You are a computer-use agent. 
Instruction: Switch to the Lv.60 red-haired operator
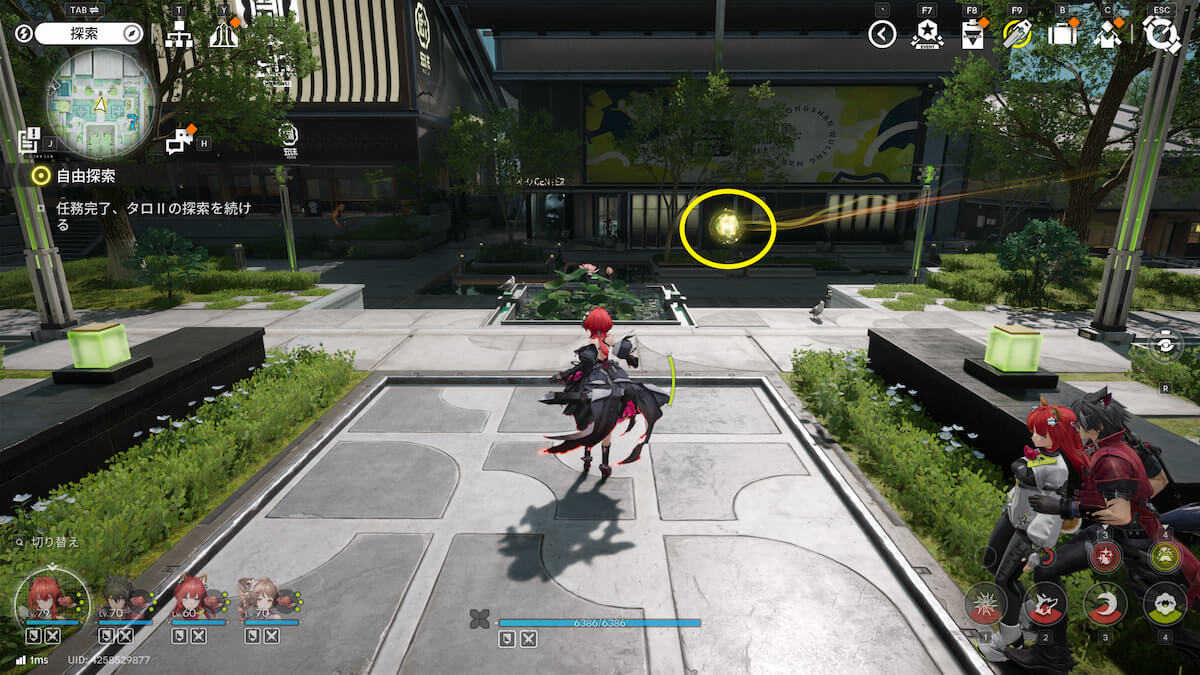pos(190,598)
